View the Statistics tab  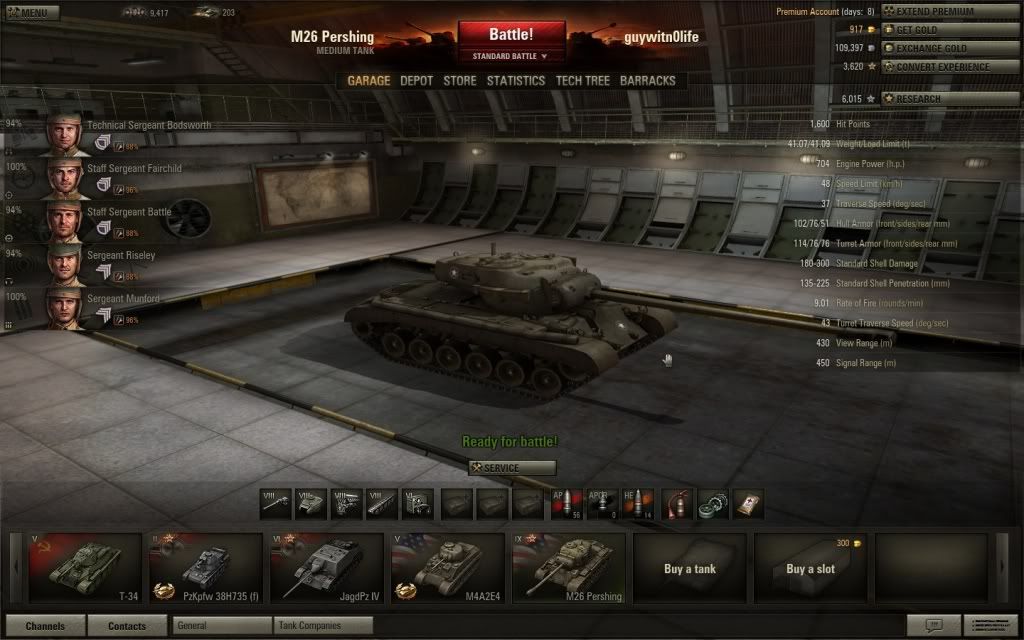[516, 81]
